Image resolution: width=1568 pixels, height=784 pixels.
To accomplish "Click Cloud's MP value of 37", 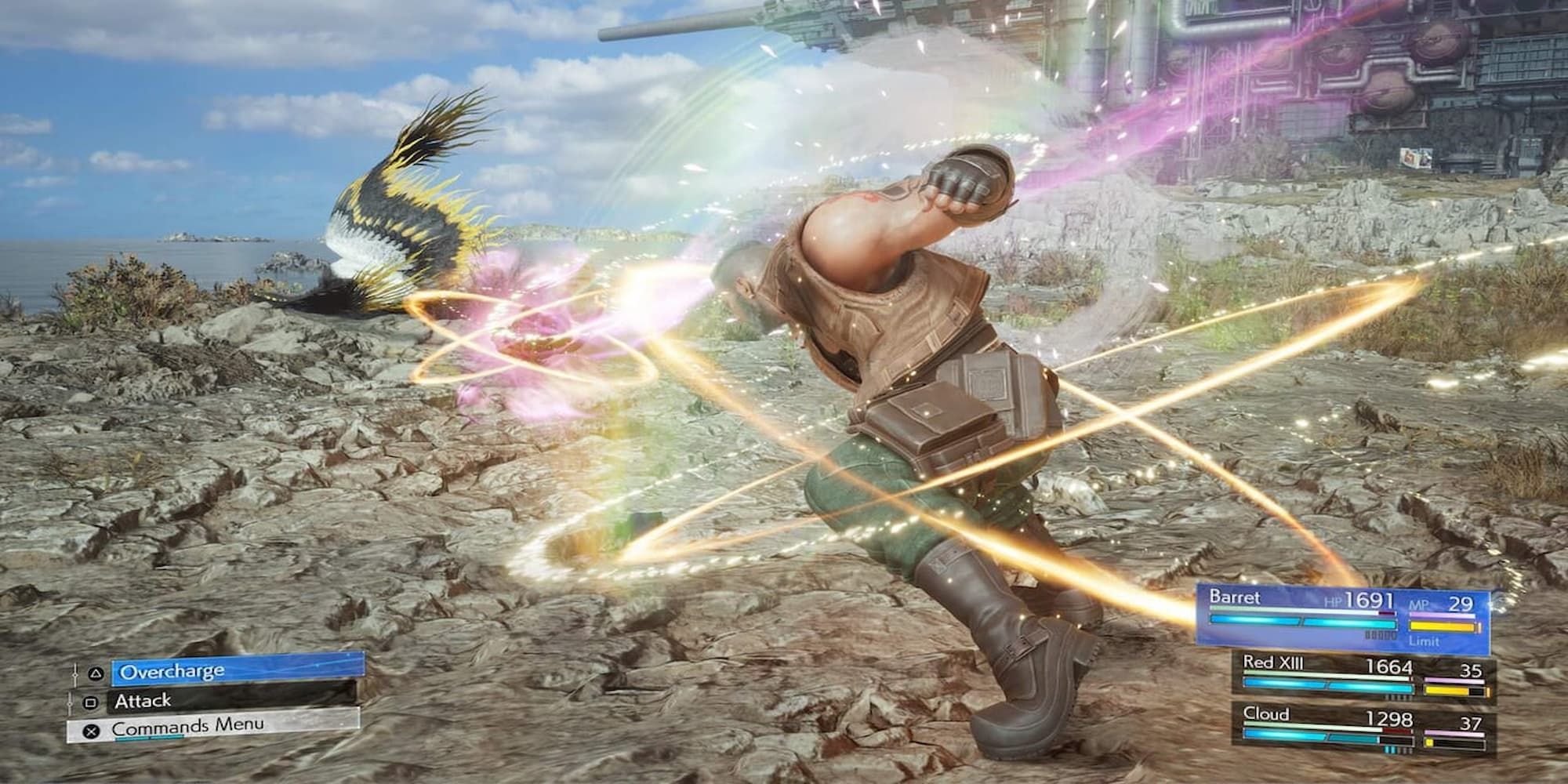I will pos(1471,724).
